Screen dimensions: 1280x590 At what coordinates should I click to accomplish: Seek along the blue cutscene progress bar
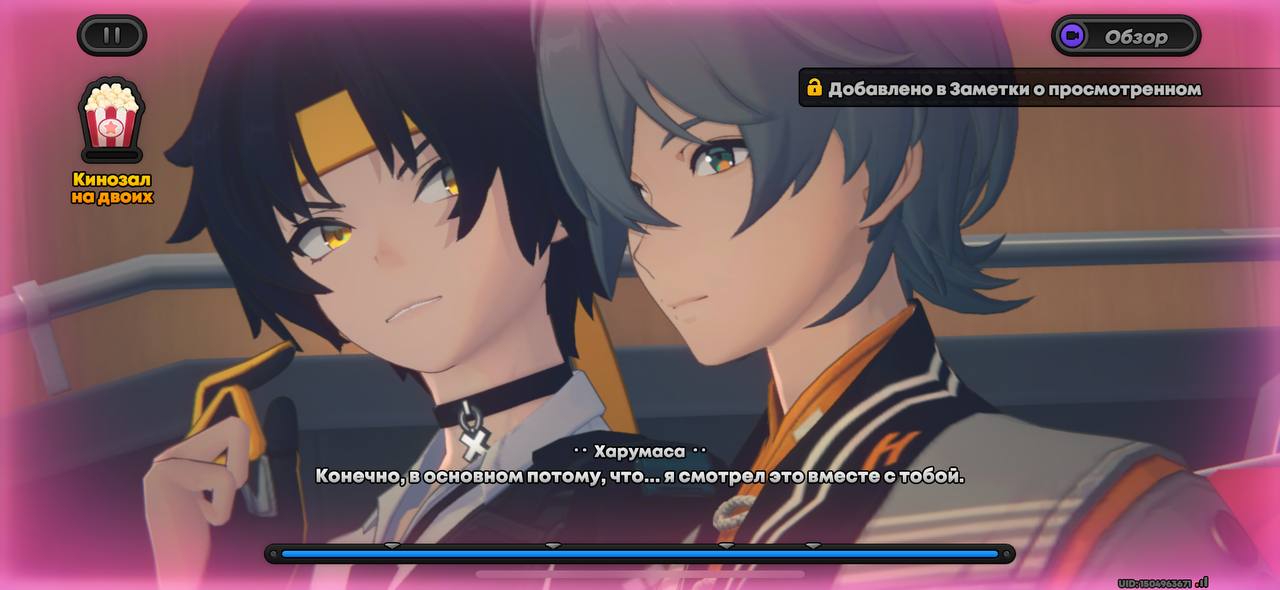point(640,553)
